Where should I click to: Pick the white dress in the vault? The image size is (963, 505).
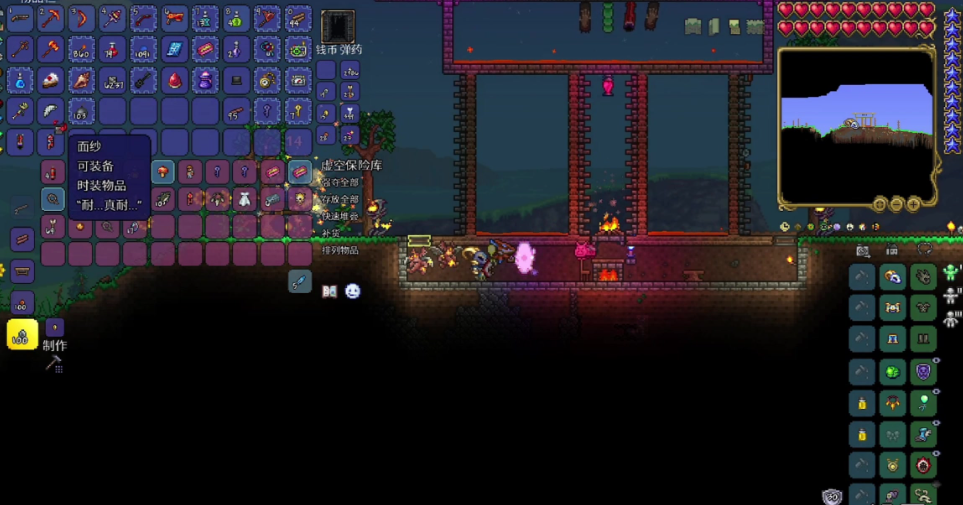[x=245, y=199]
